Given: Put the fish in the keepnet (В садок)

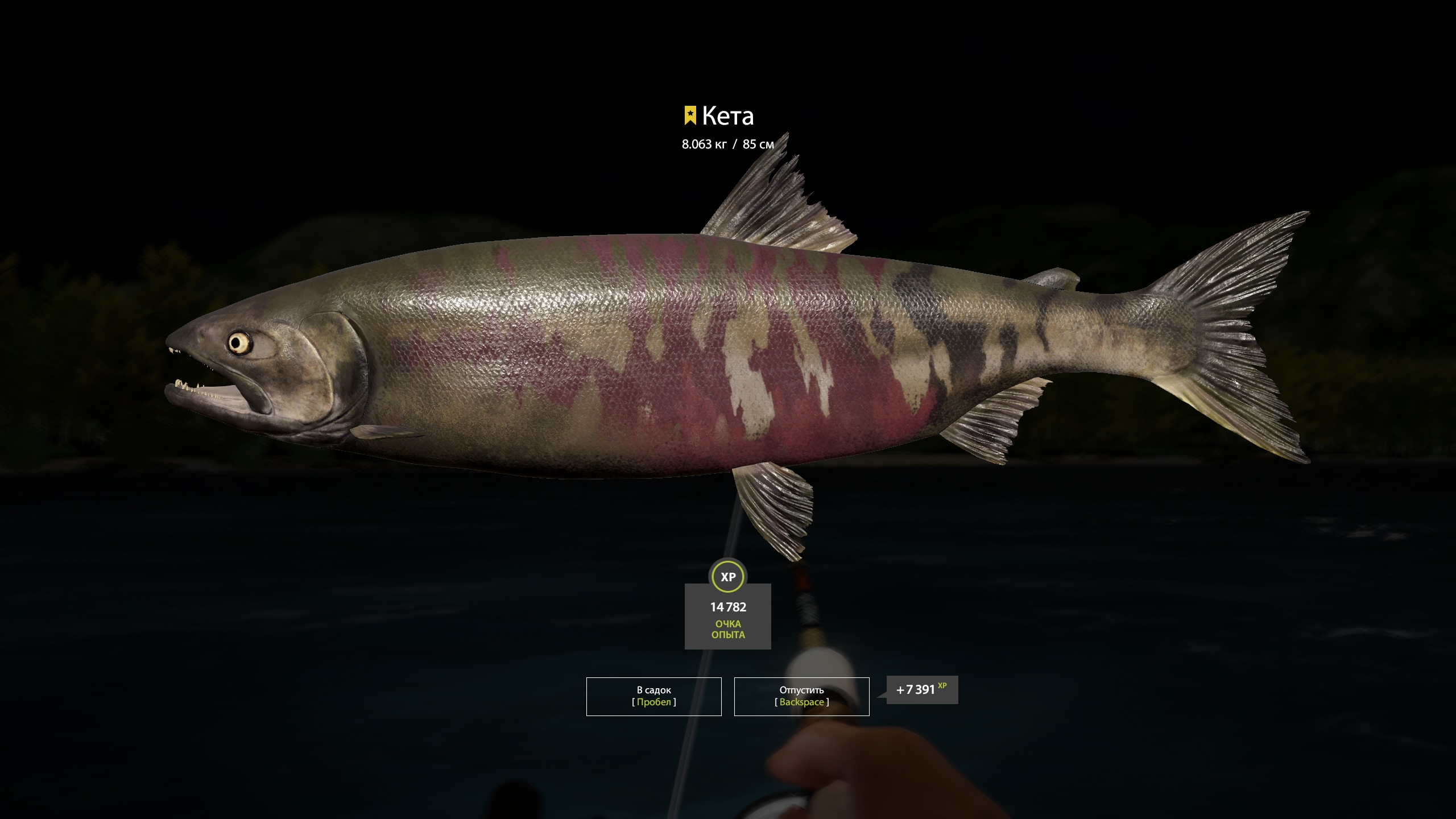Looking at the screenshot, I should point(653,696).
